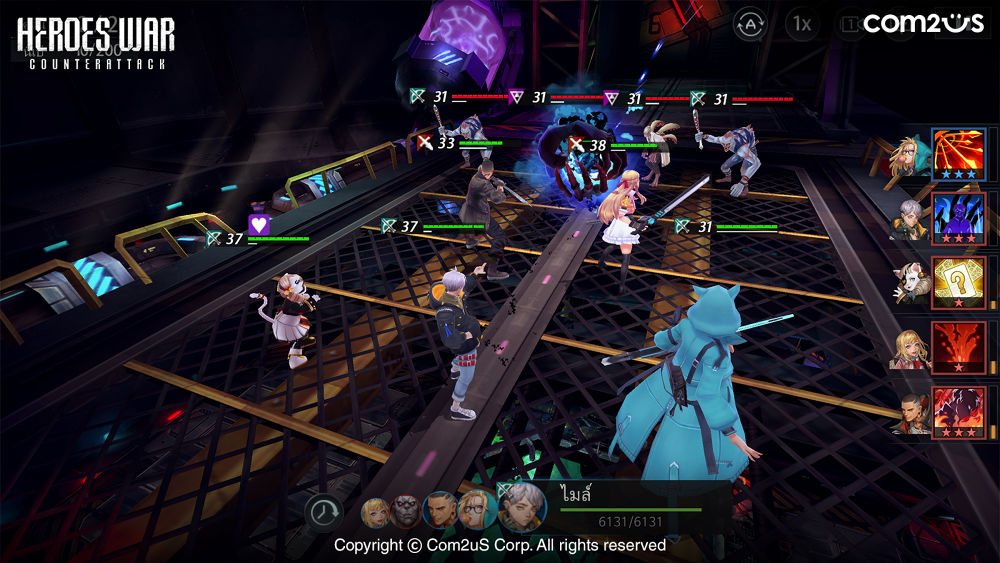This screenshot has width=1000, height=563.
Task: Trigger the red eruption skill
Action: click(x=959, y=347)
